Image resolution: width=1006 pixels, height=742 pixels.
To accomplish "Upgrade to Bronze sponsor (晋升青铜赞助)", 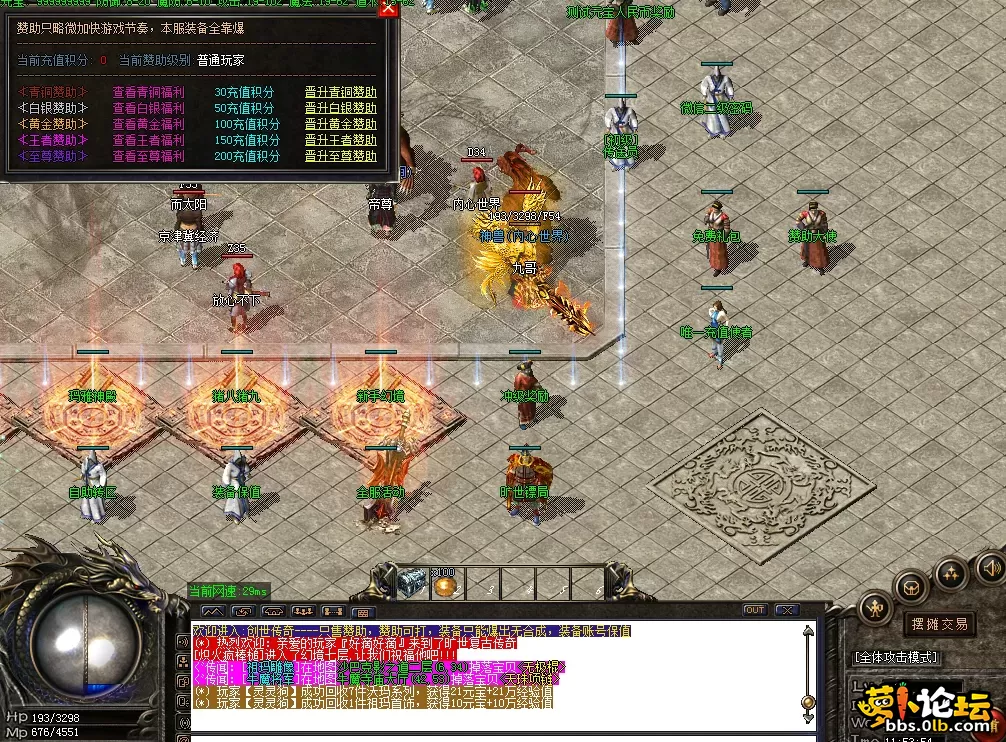I will pos(340,93).
